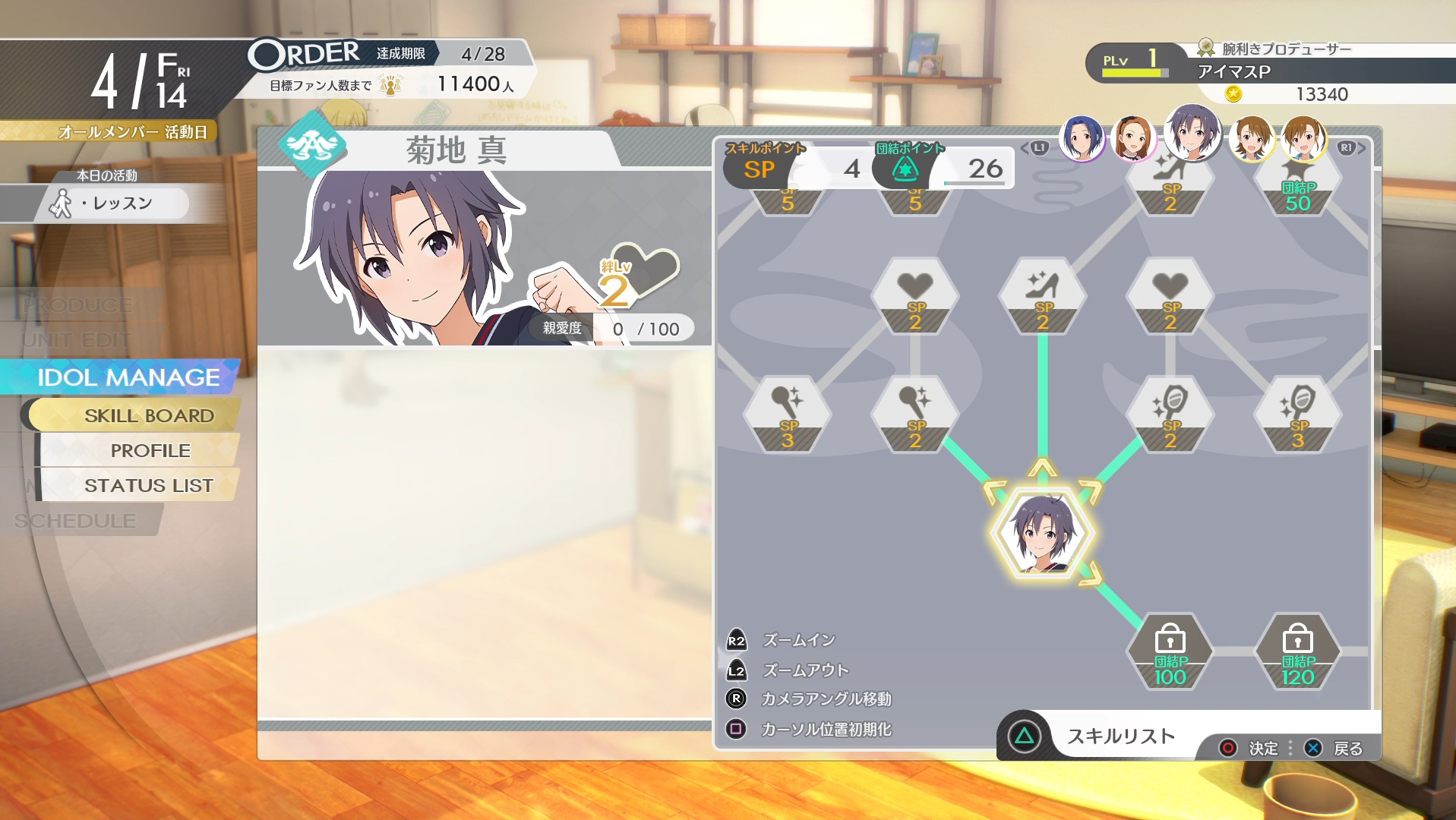Viewport: 1456px width, 820px height.
Task: Select the locked 120 unity point node
Action: (x=1297, y=652)
